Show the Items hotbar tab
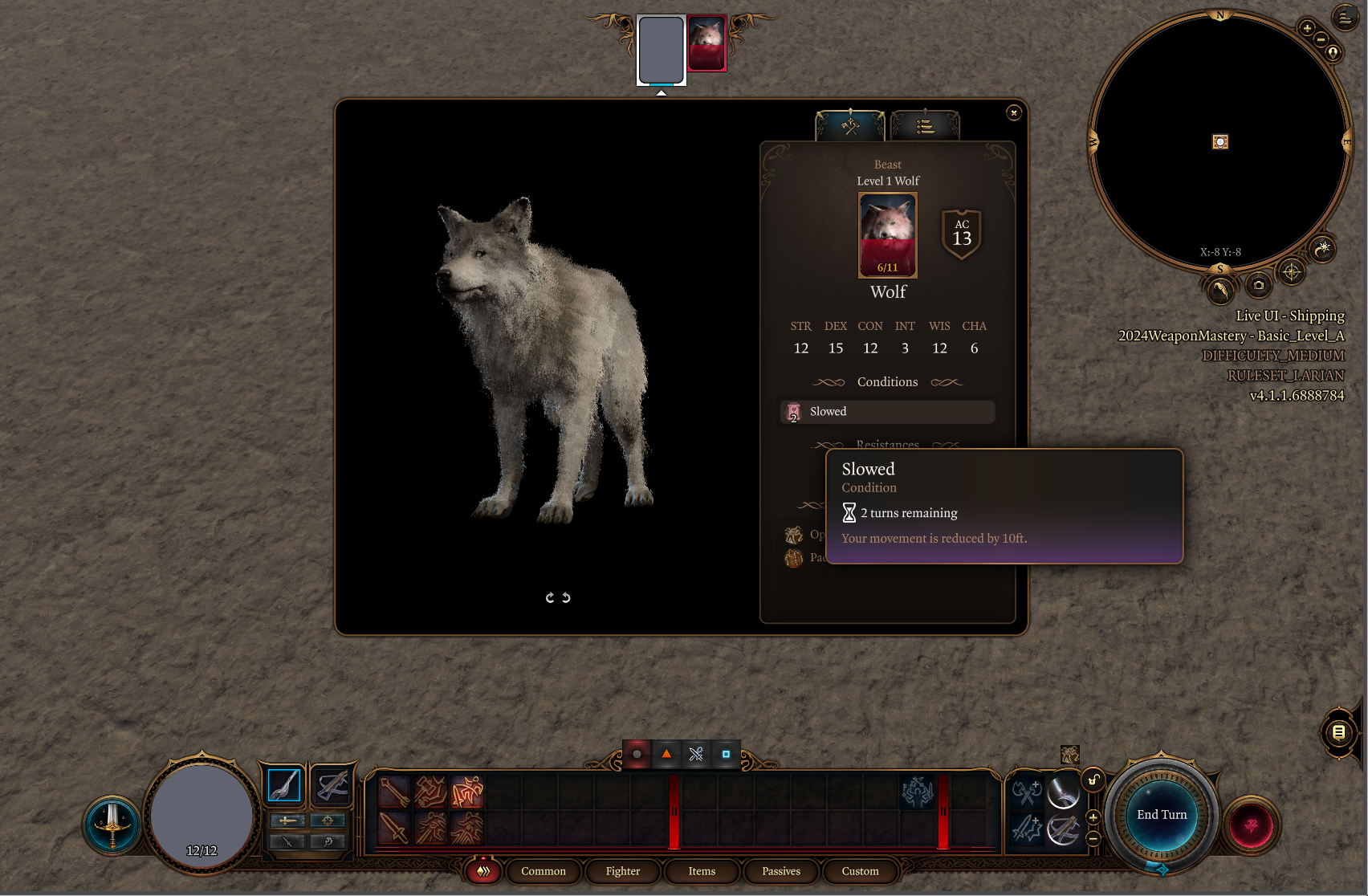Screen dimensions: 1368x896 (x=702, y=871)
